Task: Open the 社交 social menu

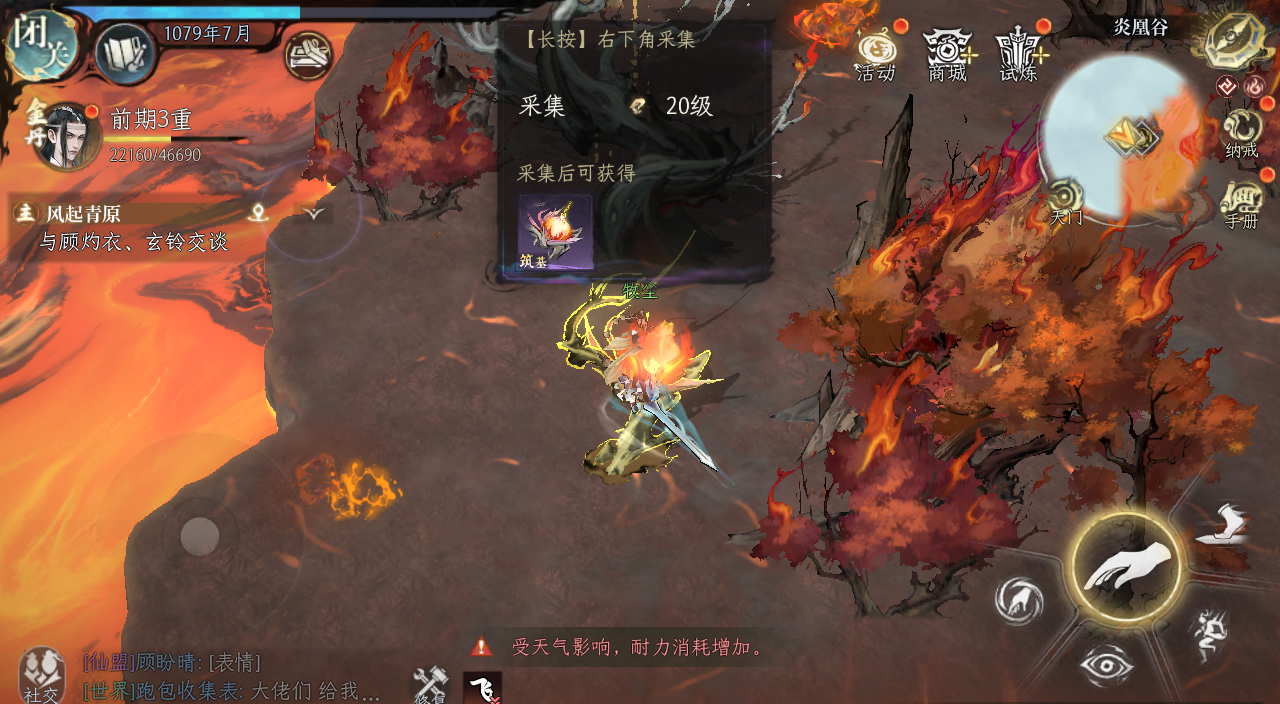Action: tap(42, 676)
